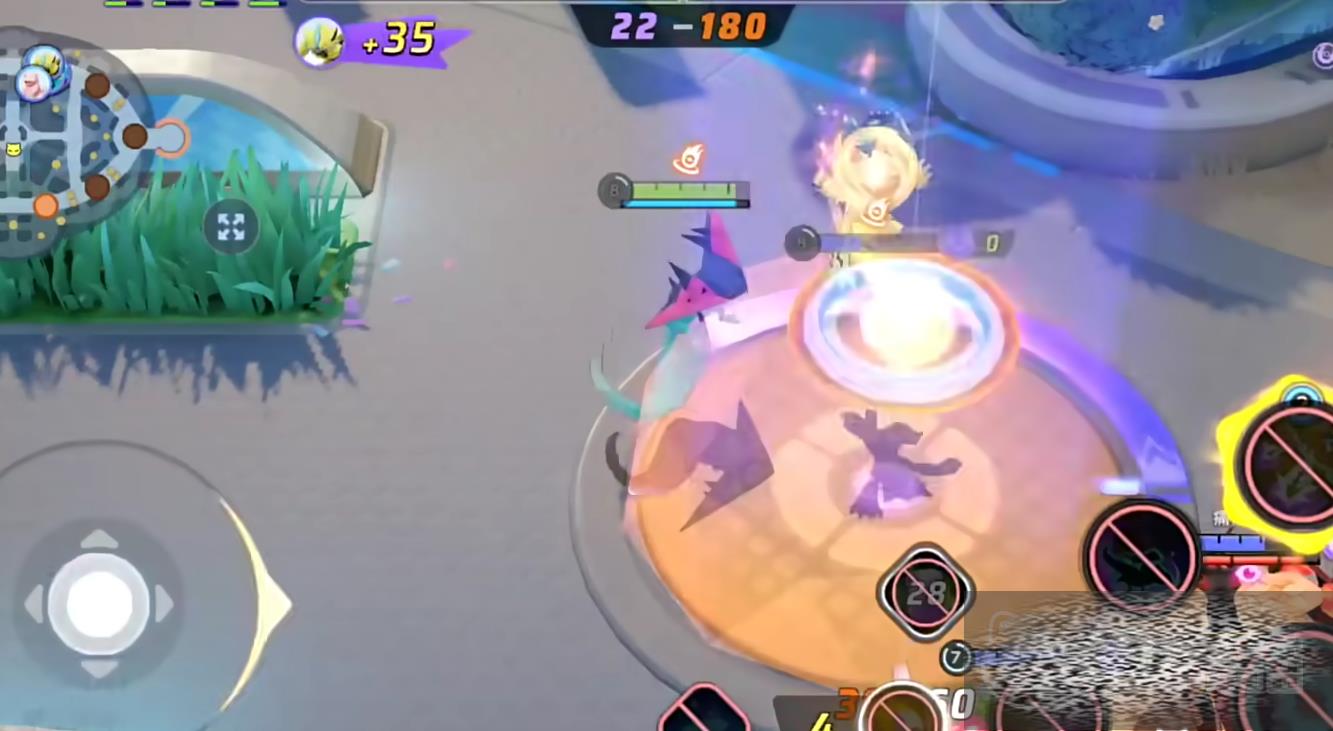Tap the virtual movement joystick knob
The image size is (1333, 731).
98,604
